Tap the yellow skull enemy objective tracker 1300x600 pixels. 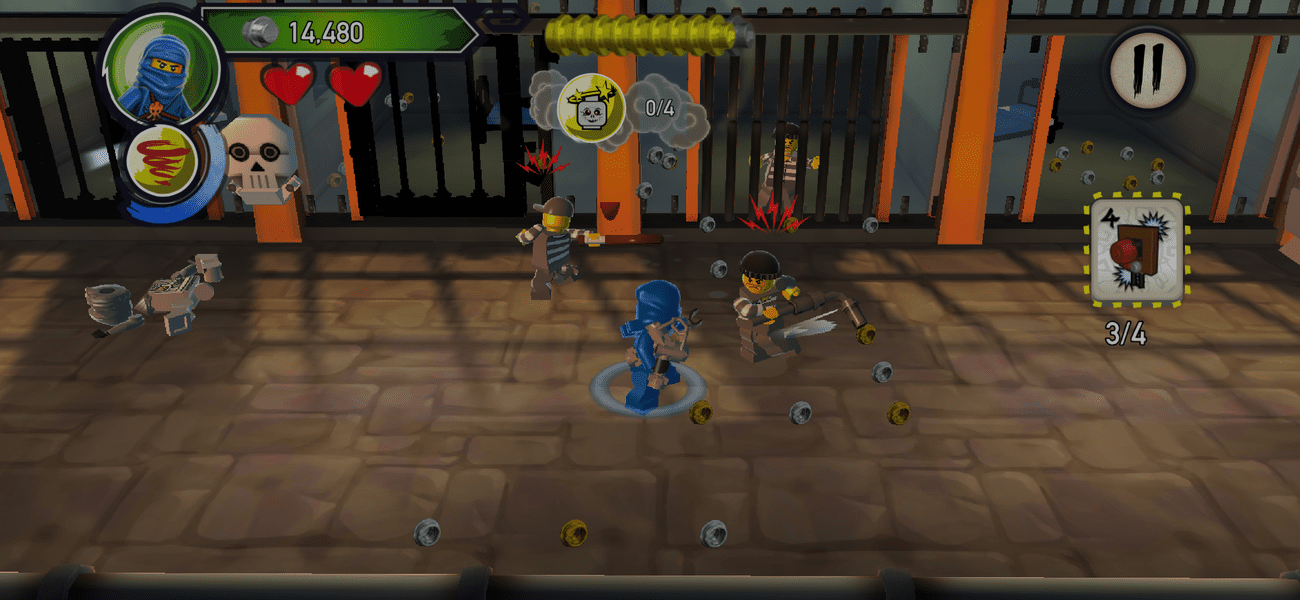(591, 106)
